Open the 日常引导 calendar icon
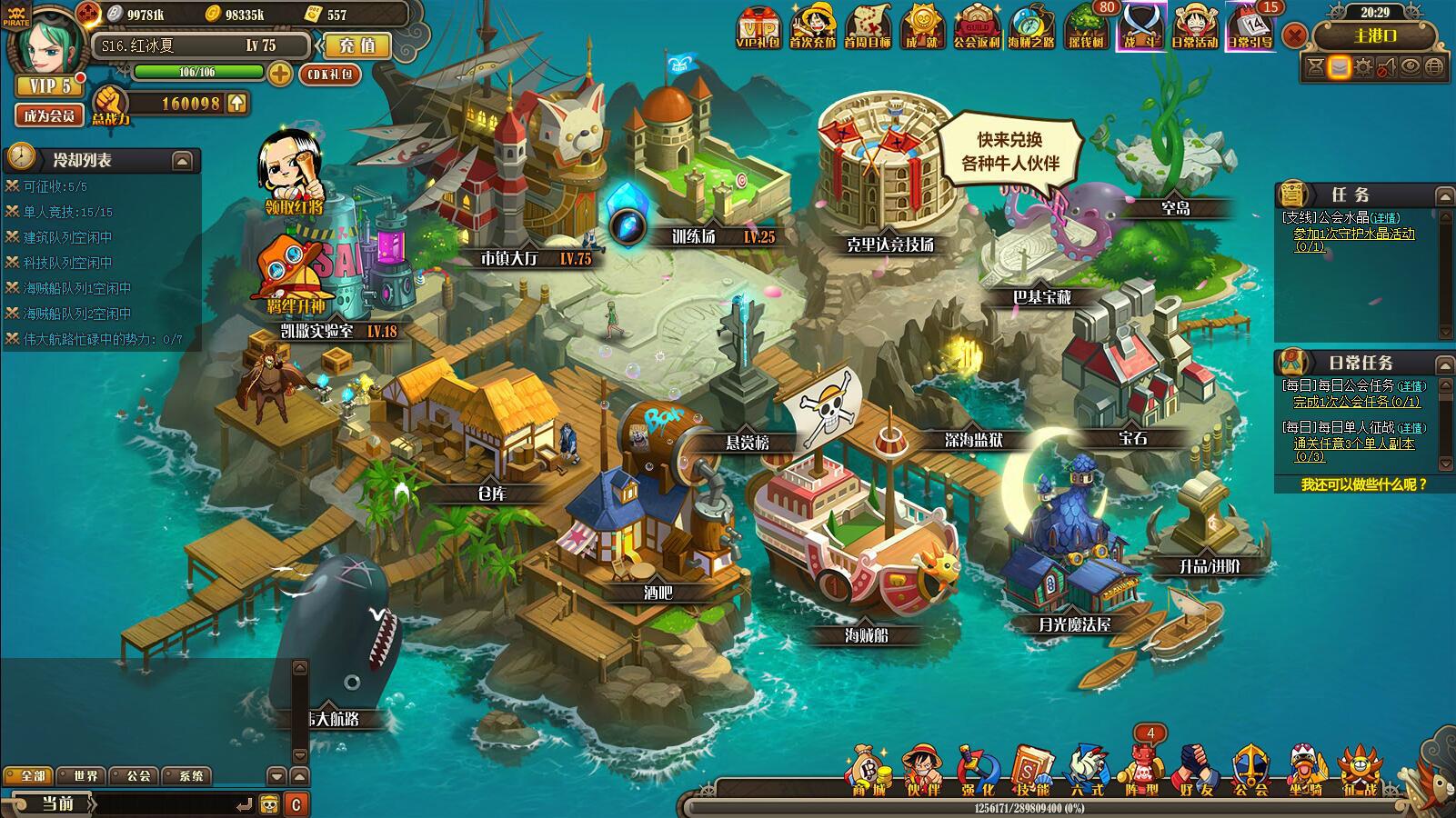This screenshot has height=818, width=1456. click(x=1250, y=27)
